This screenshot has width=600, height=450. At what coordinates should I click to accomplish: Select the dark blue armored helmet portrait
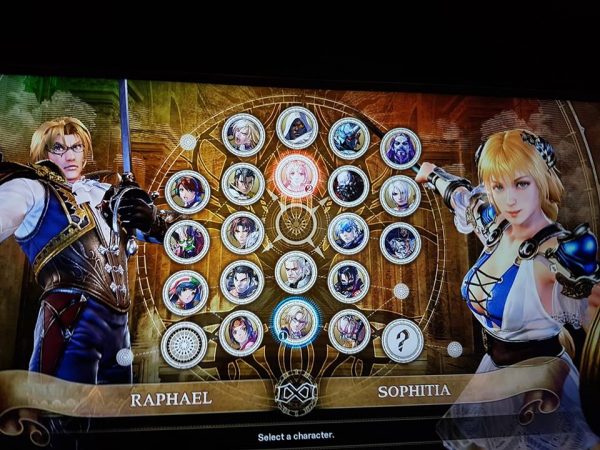pos(349,138)
